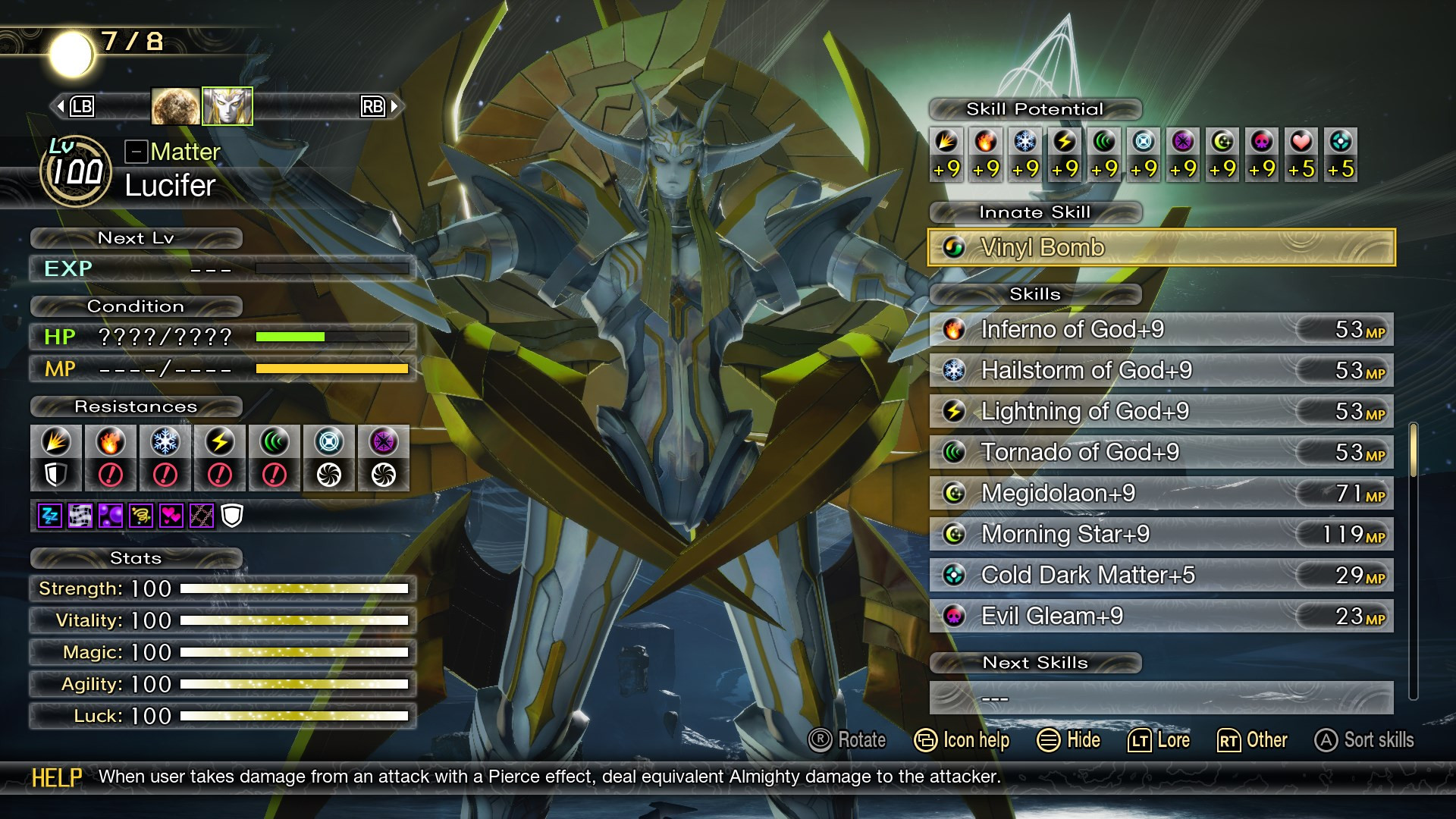Image resolution: width=1456 pixels, height=819 pixels.
Task: Click the minus box next to Matter
Action: click(x=135, y=150)
